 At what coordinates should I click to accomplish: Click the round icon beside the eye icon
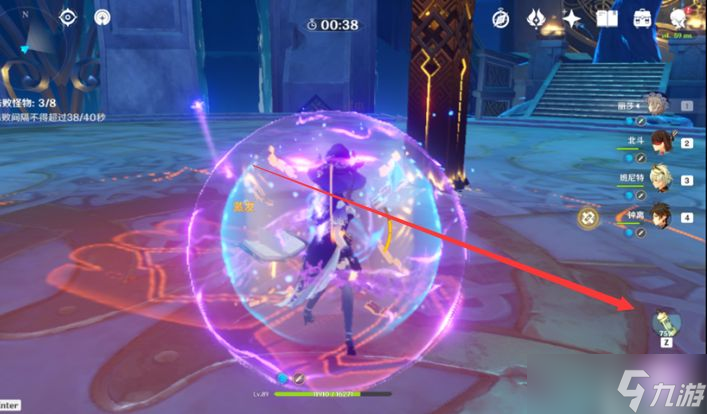102,17
